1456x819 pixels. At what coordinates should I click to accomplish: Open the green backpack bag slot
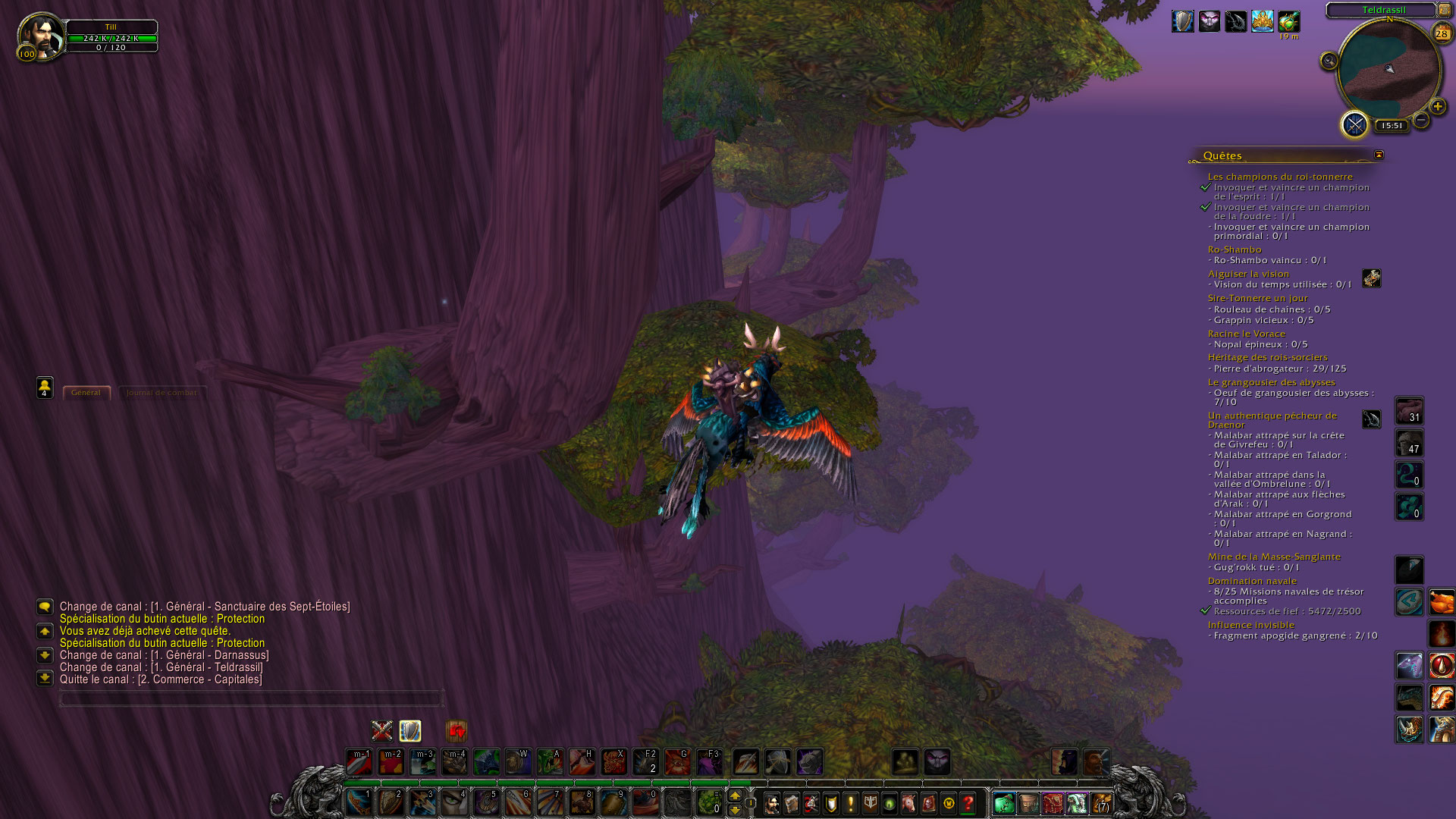(x=1003, y=803)
